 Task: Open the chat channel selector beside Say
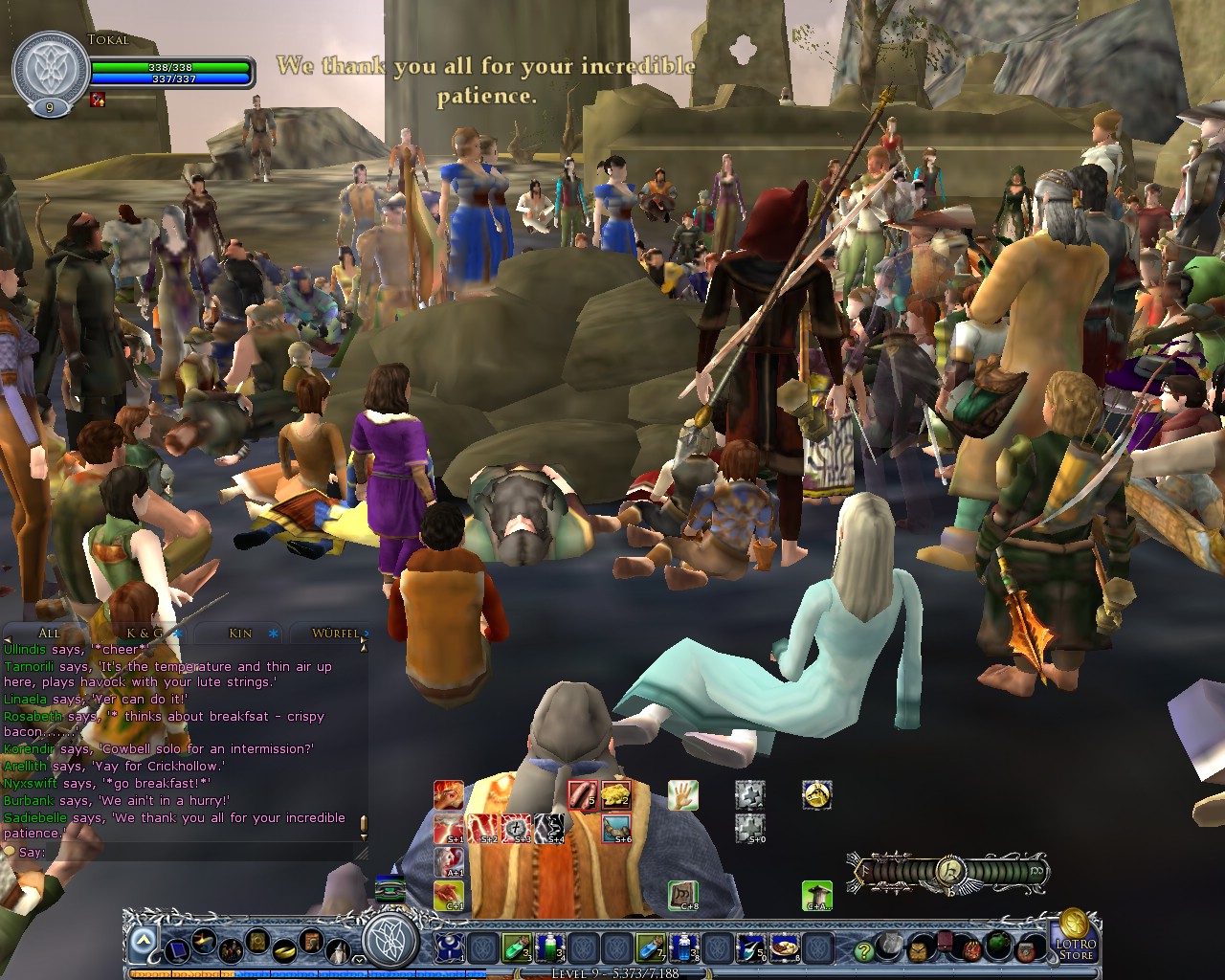11,851
